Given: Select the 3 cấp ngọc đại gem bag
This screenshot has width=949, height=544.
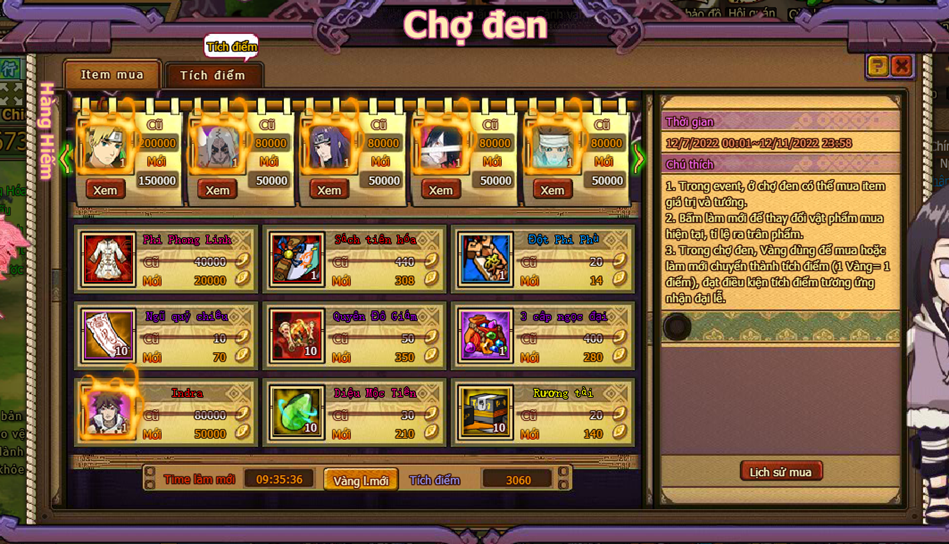Looking at the screenshot, I should [x=485, y=336].
